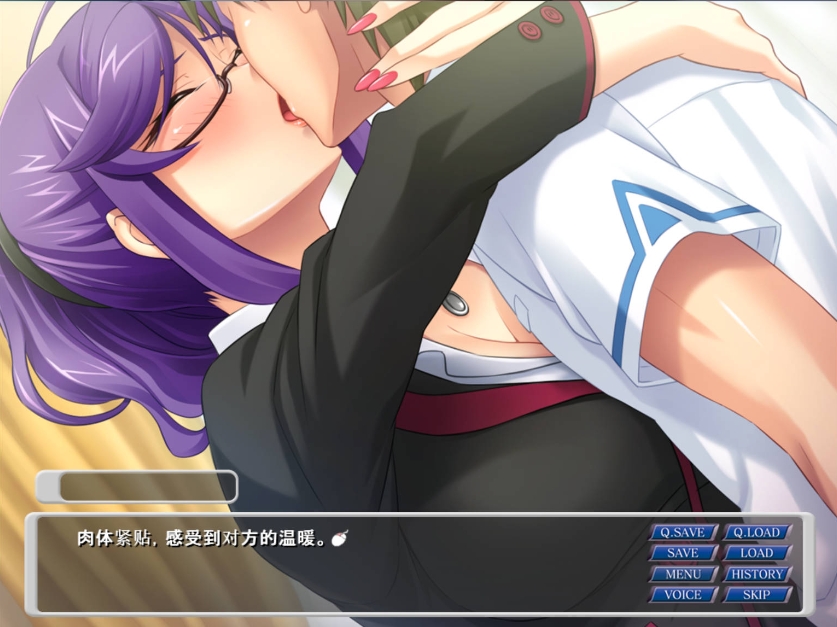Open the SAVE screen

click(683, 553)
